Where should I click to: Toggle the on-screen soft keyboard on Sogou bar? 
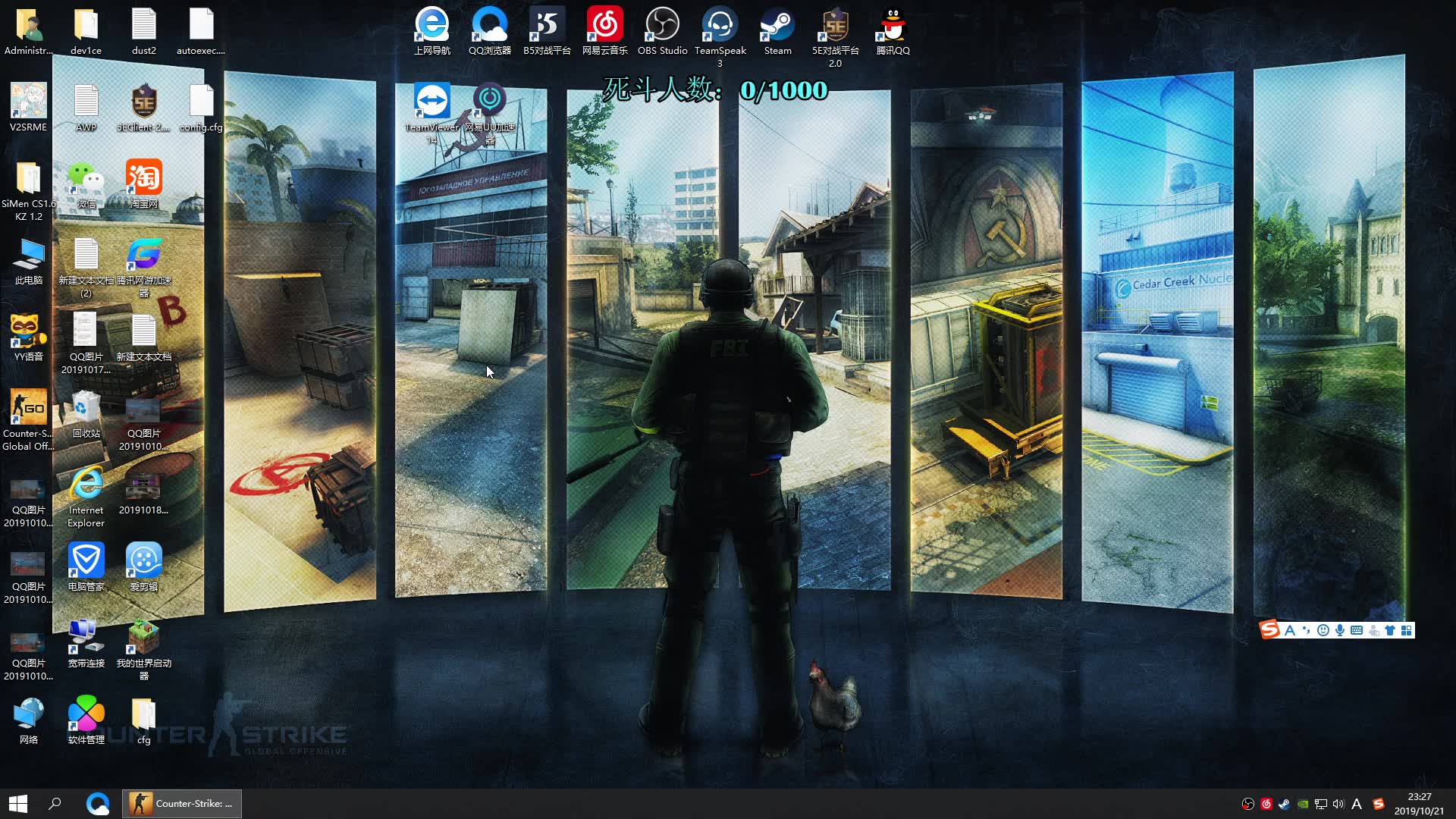[x=1358, y=630]
